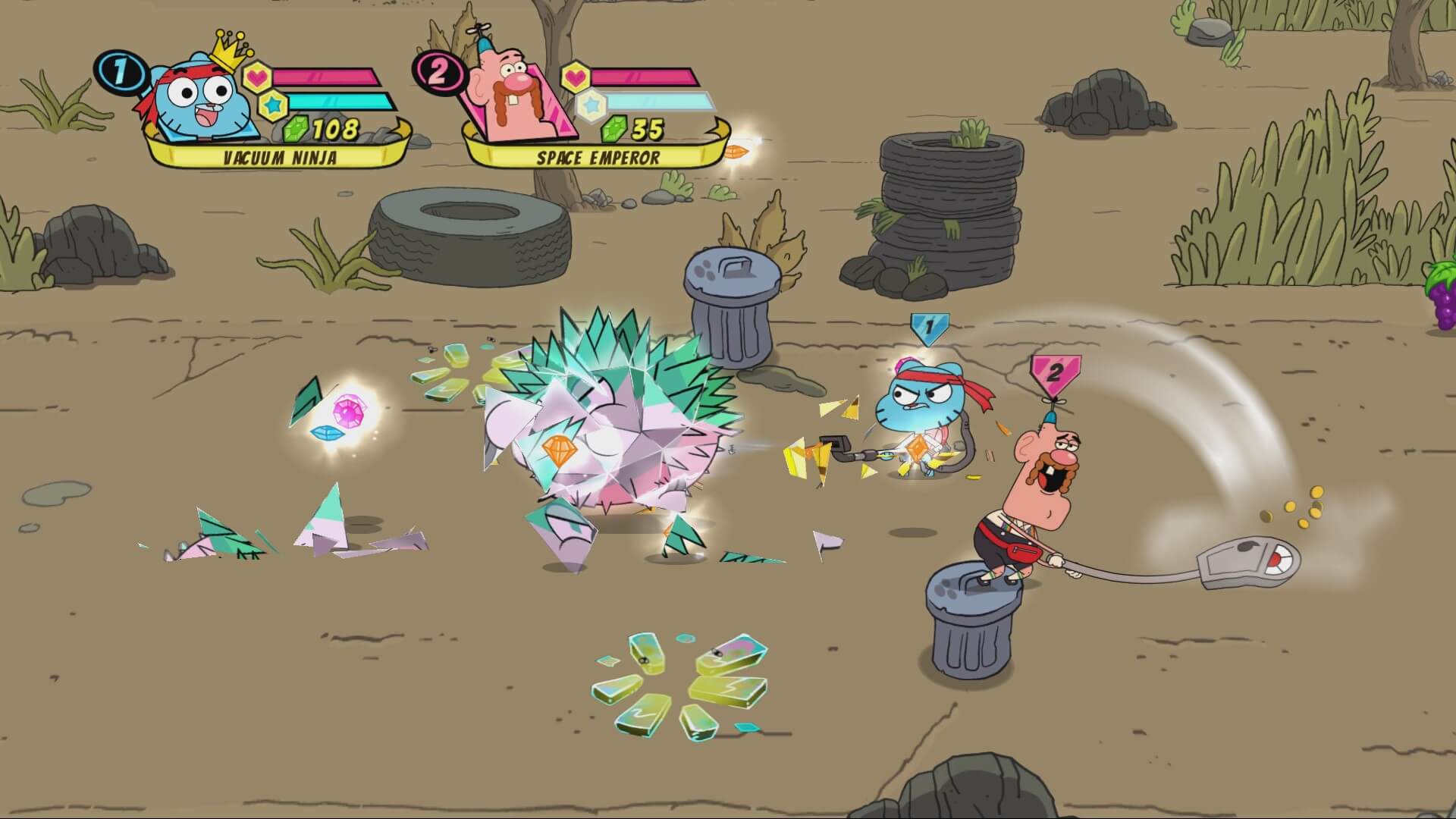Click the pink player 2 badge
1456x819 pixels.
click(438, 72)
